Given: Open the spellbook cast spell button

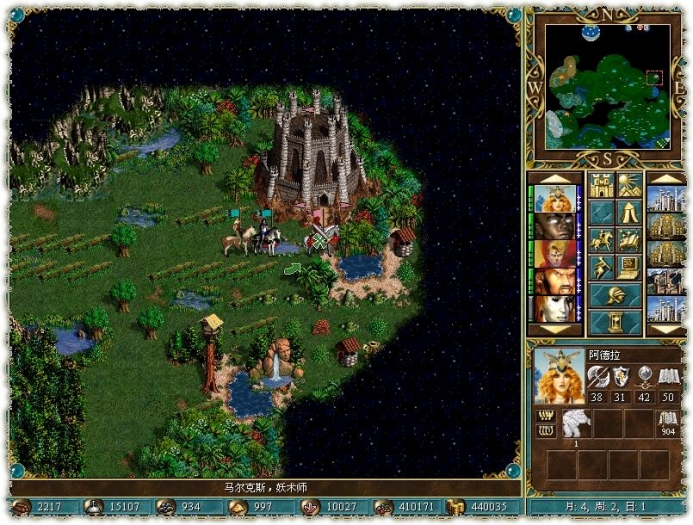Looking at the screenshot, I should pos(630,240).
